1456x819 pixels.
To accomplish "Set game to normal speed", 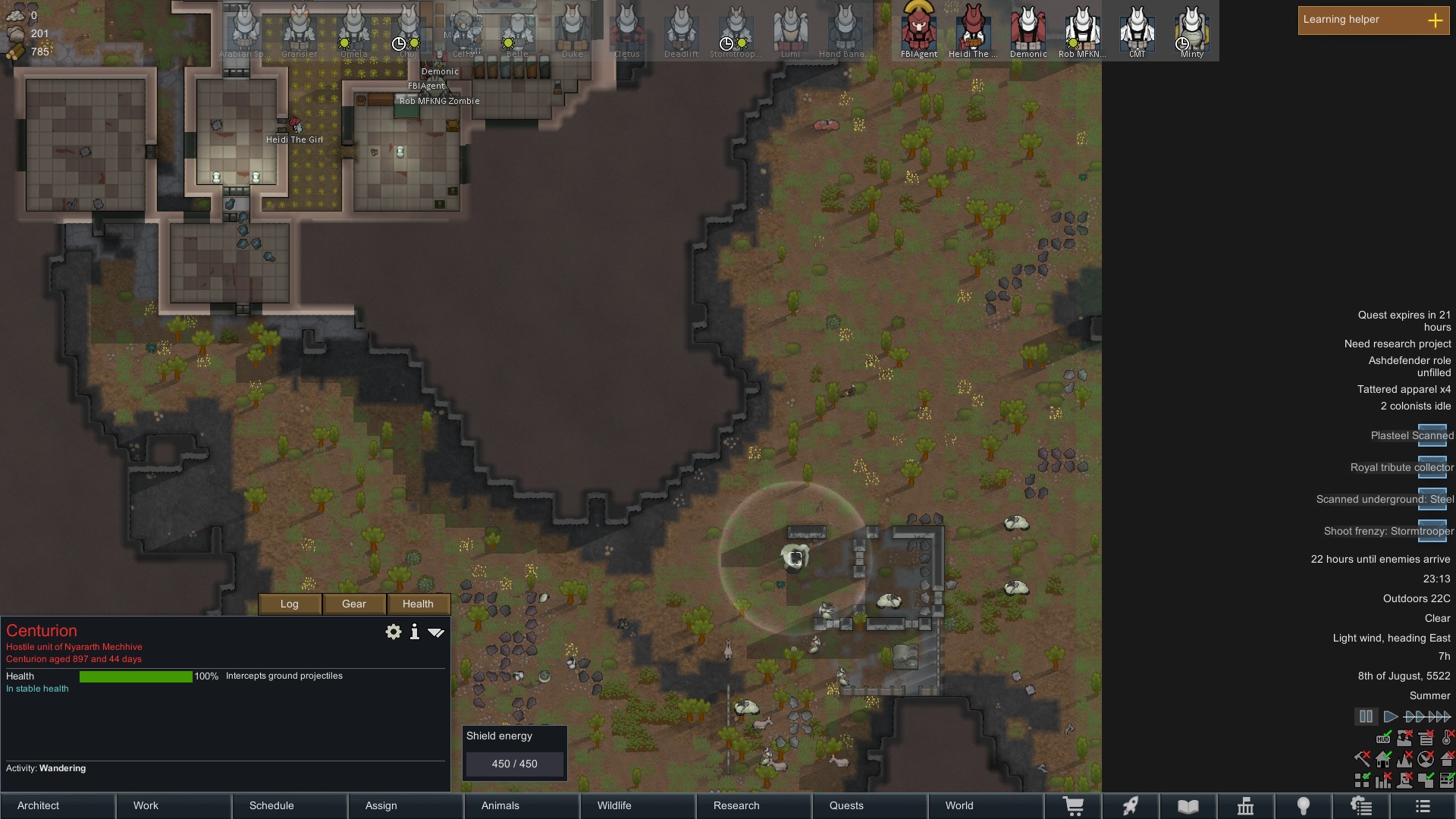I will 1390,717.
